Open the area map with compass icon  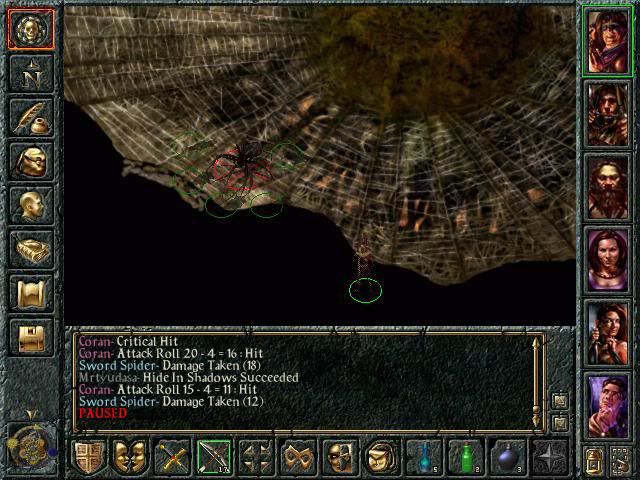pos(30,74)
